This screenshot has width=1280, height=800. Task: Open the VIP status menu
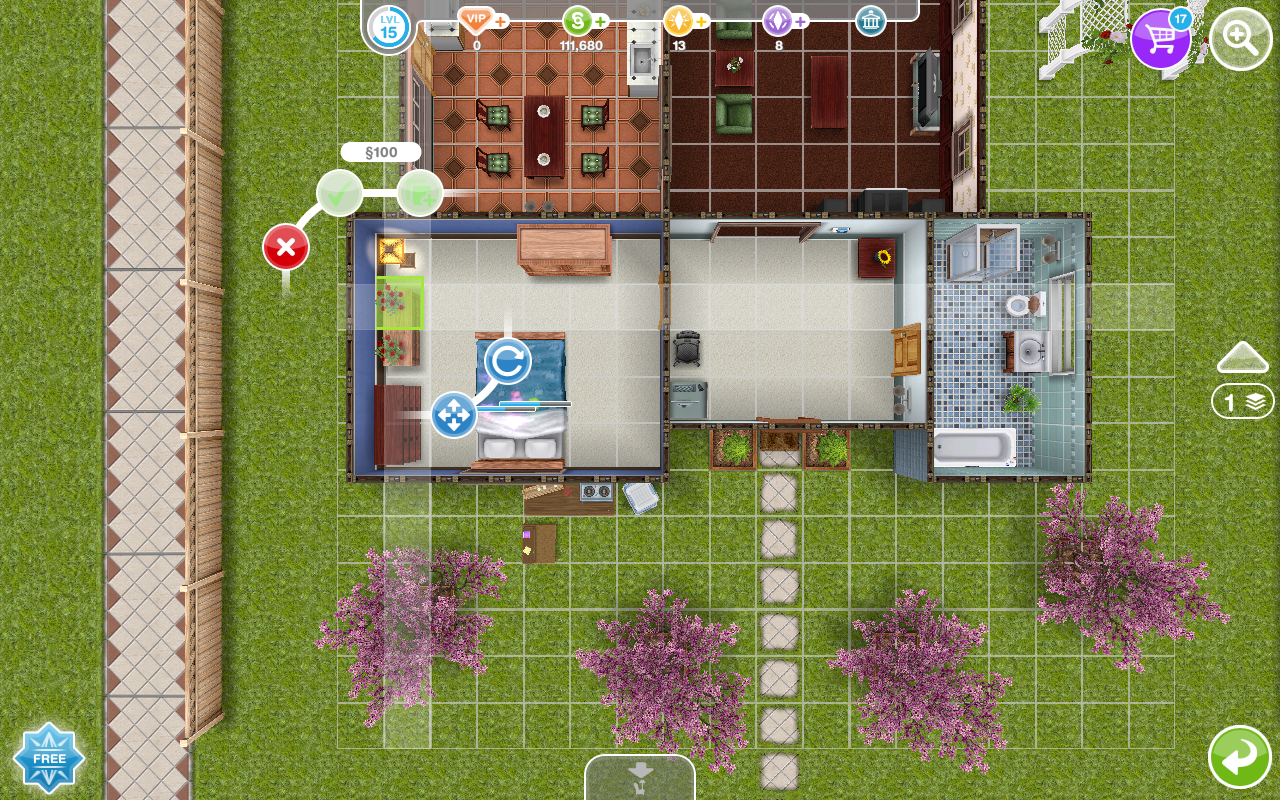[x=478, y=20]
